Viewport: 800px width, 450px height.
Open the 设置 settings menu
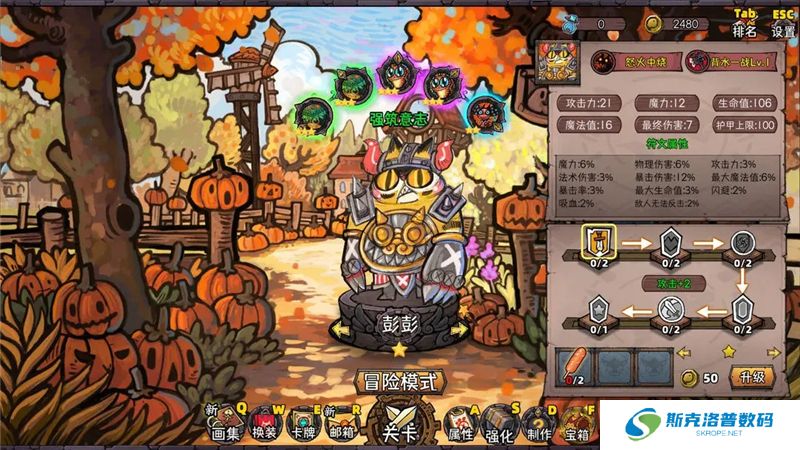tap(782, 31)
